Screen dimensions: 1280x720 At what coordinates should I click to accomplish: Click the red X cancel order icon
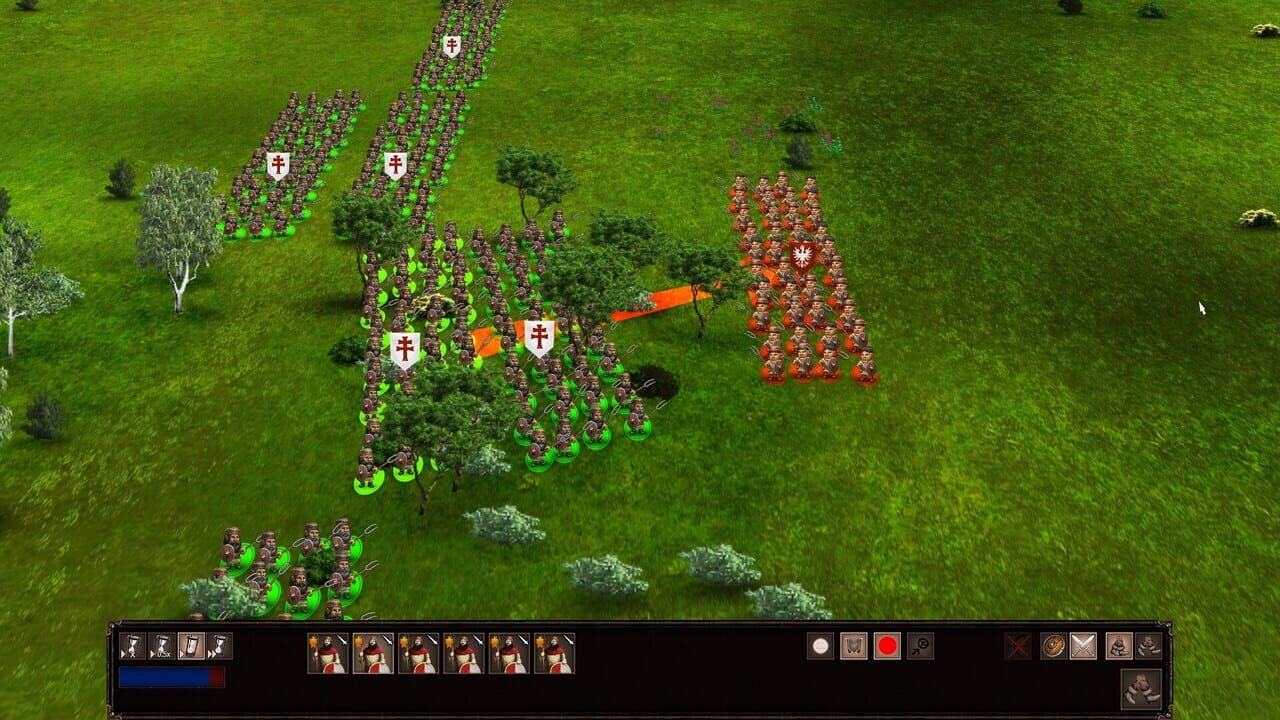click(1017, 646)
